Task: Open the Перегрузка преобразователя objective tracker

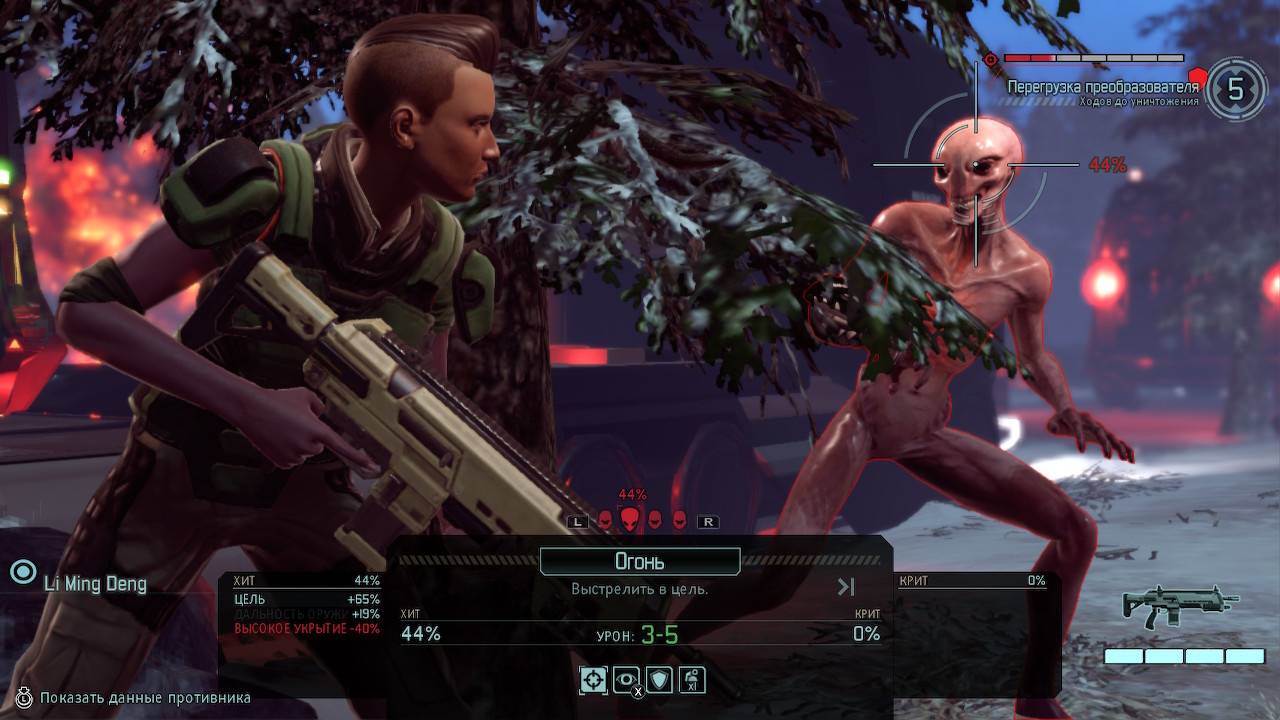Action: (1102, 88)
